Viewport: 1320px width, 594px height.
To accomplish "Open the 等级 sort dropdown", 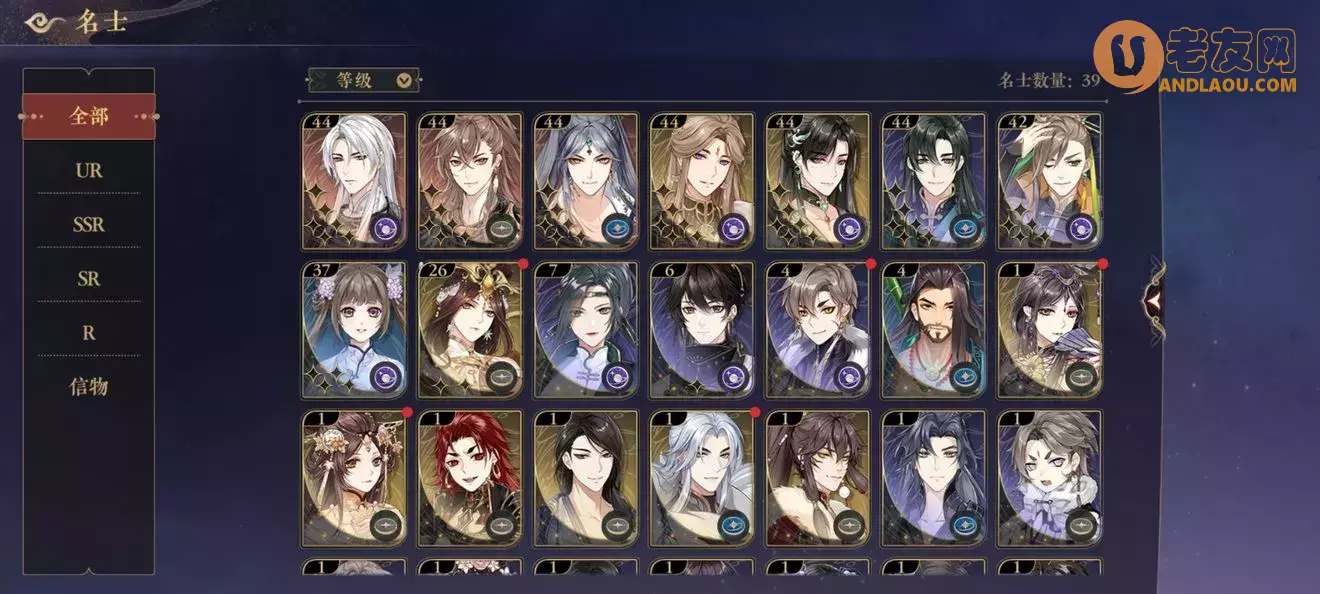I will (x=364, y=80).
